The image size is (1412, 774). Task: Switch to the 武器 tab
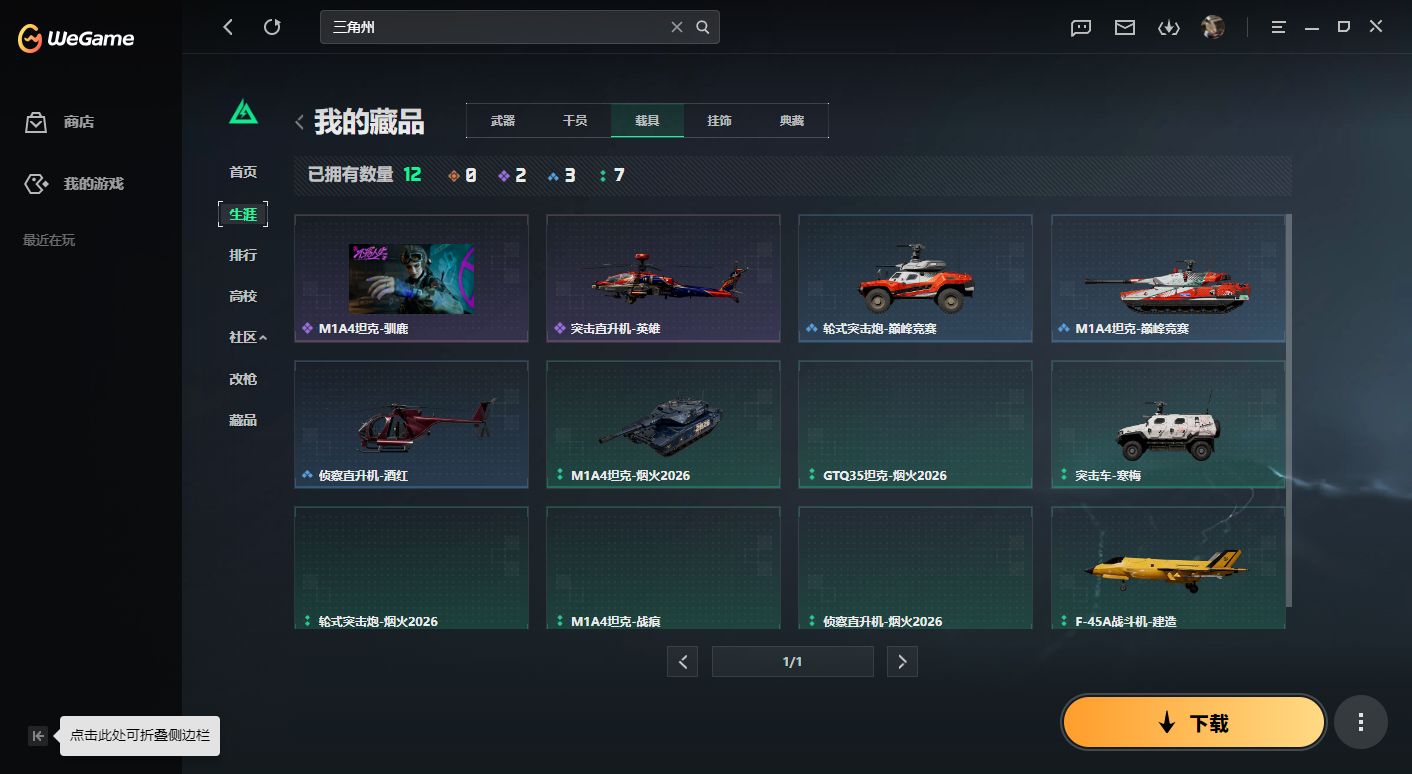(x=502, y=120)
